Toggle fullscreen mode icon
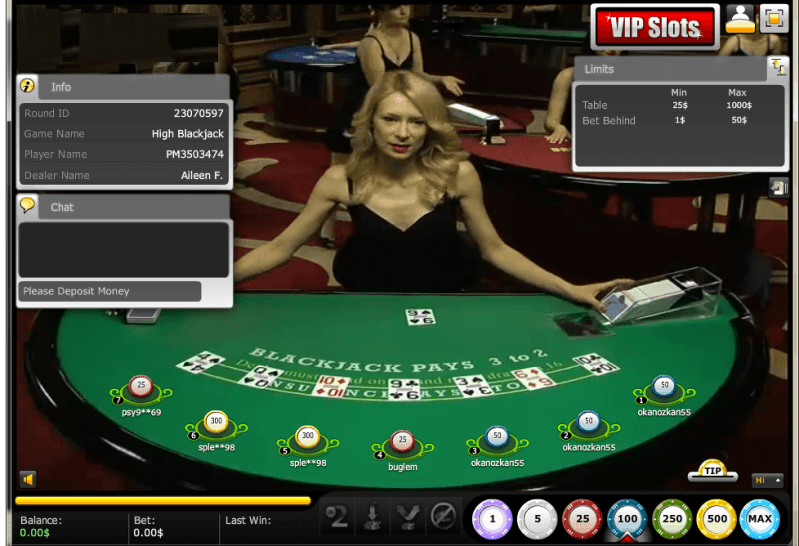Screen dimensions: 799x546 coord(773,19)
